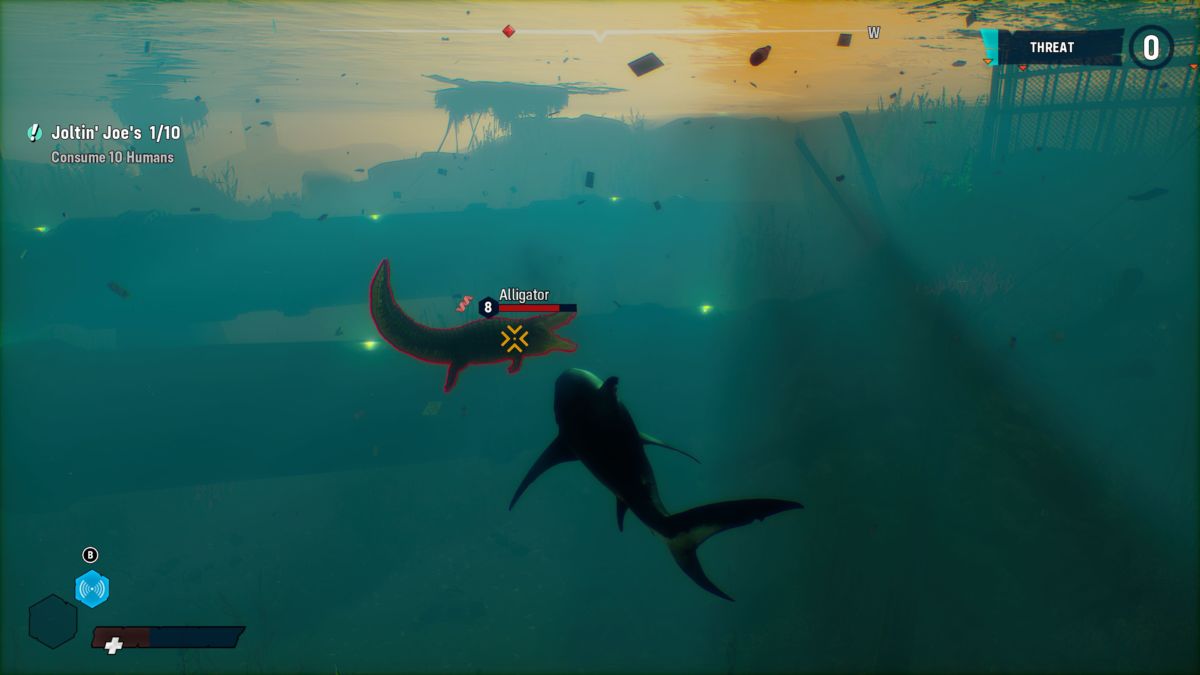Select the Joltin' Joe's quest objective tracker
Screen dimensions: 1200x675
tap(115, 133)
